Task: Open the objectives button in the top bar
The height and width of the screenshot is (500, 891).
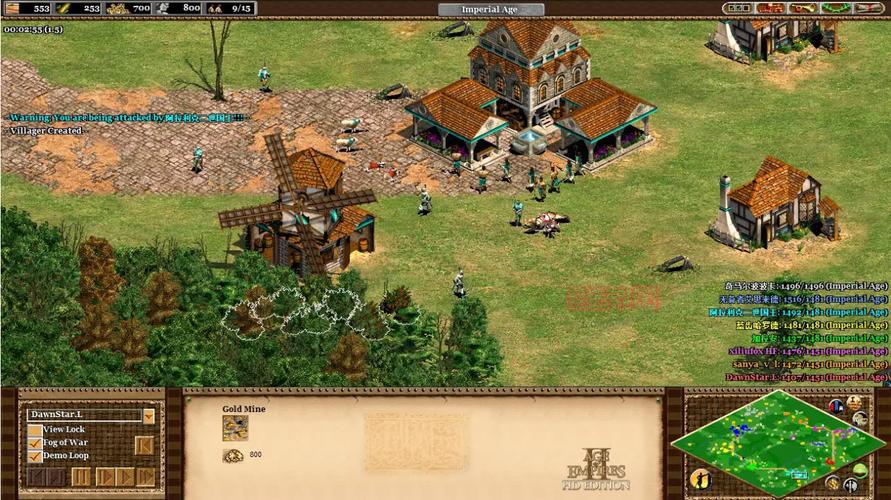Action: (738, 8)
